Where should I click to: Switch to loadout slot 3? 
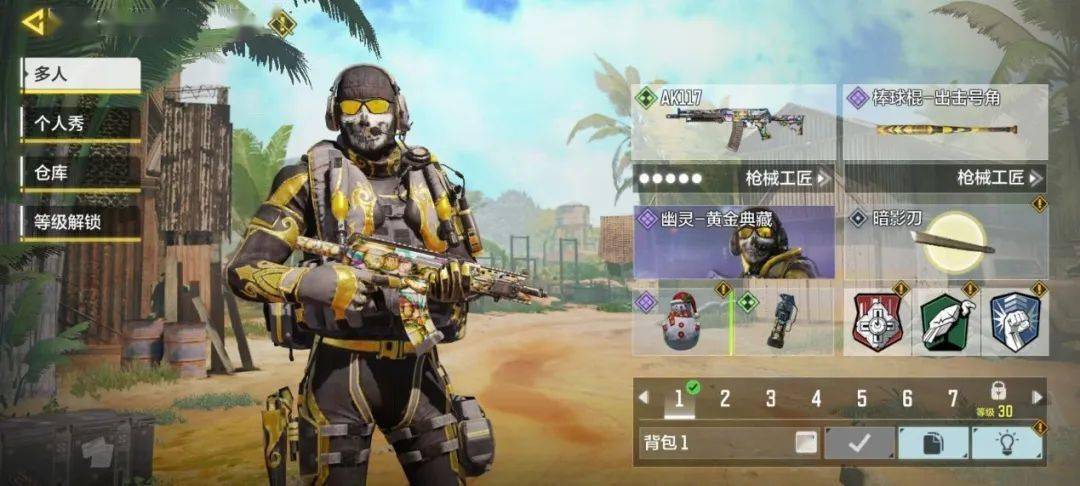point(770,399)
